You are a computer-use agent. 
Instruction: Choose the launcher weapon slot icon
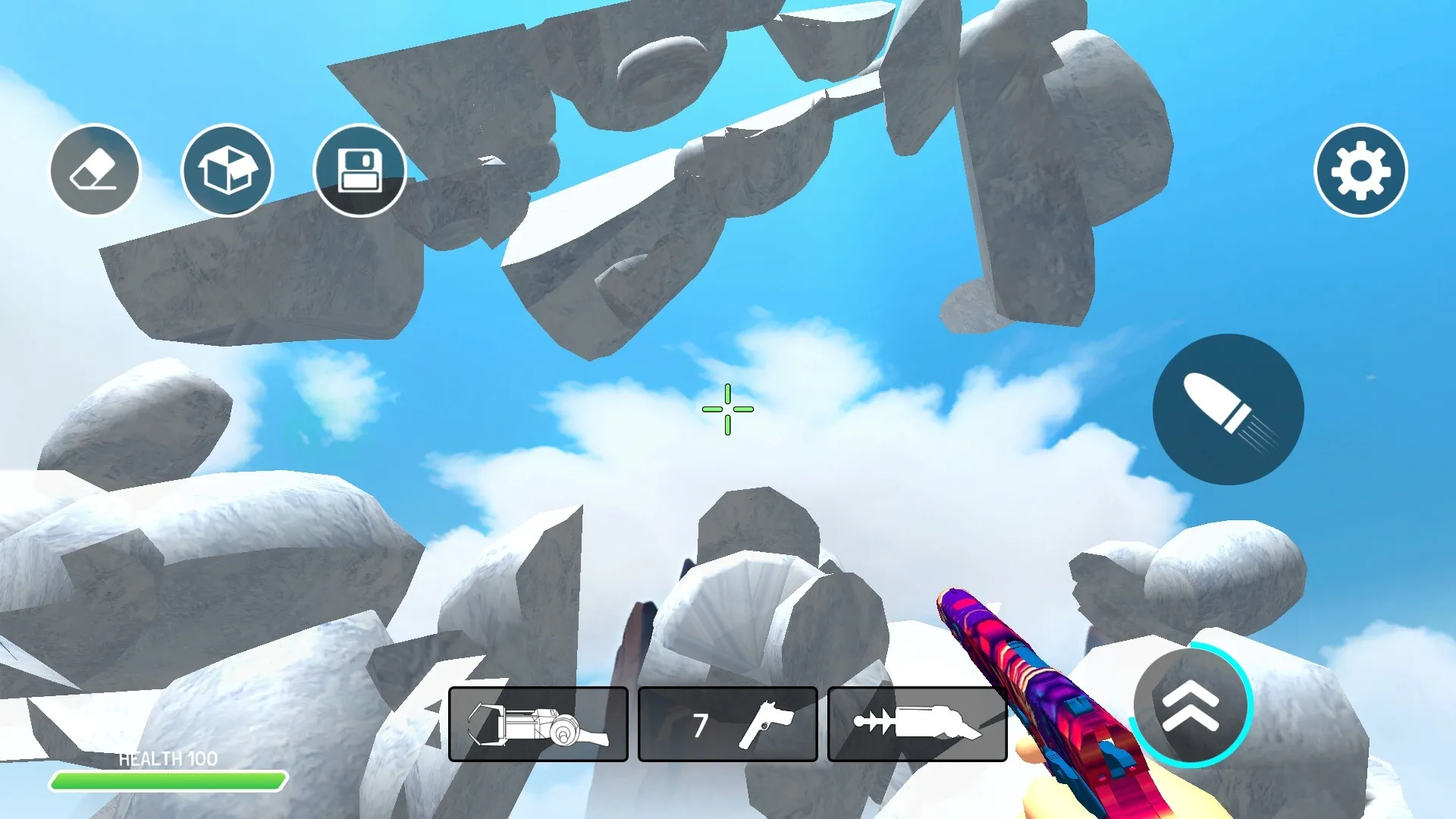538,723
